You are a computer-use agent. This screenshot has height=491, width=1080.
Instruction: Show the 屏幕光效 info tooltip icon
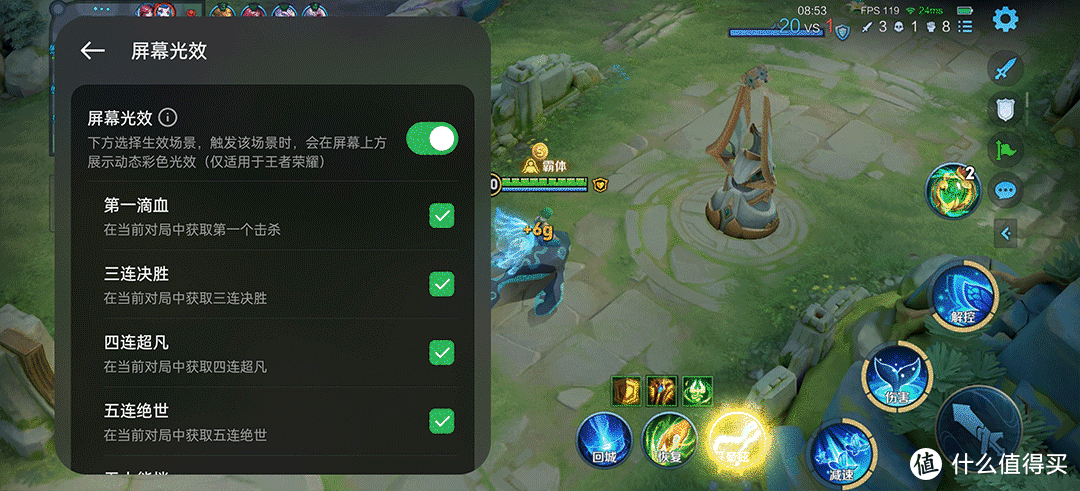(x=168, y=117)
